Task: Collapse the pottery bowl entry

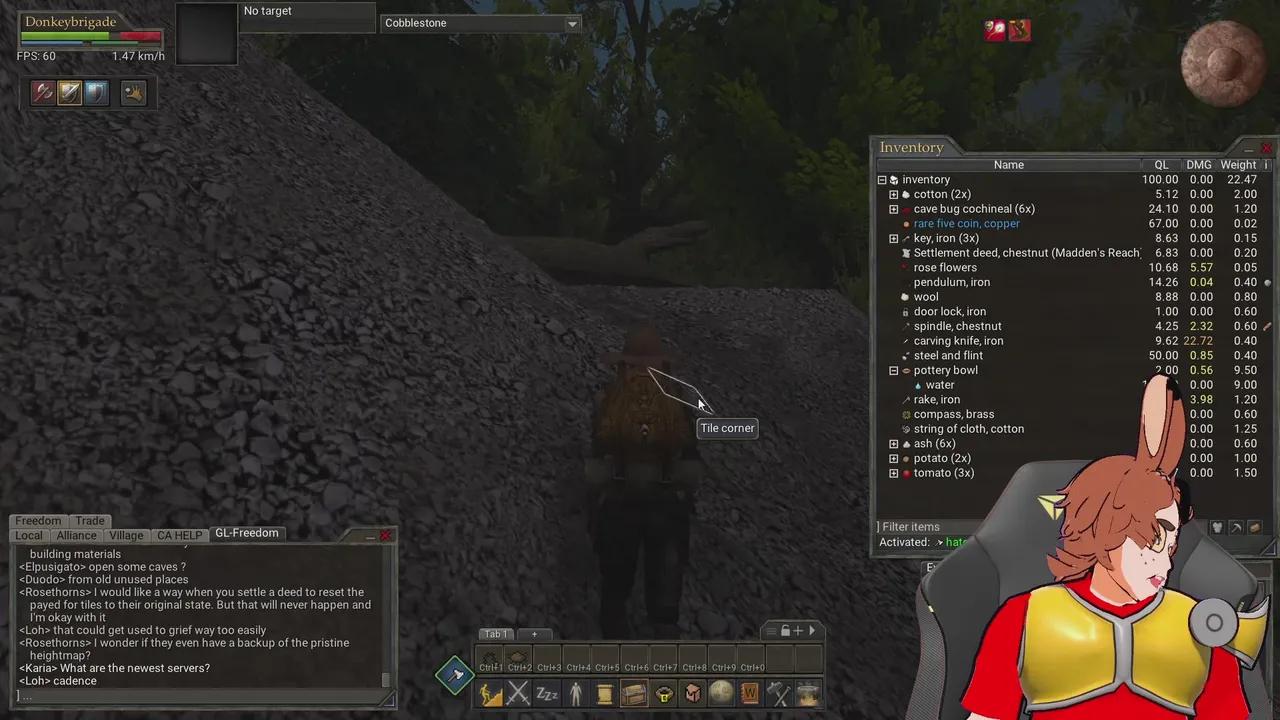Action: pos(893,370)
